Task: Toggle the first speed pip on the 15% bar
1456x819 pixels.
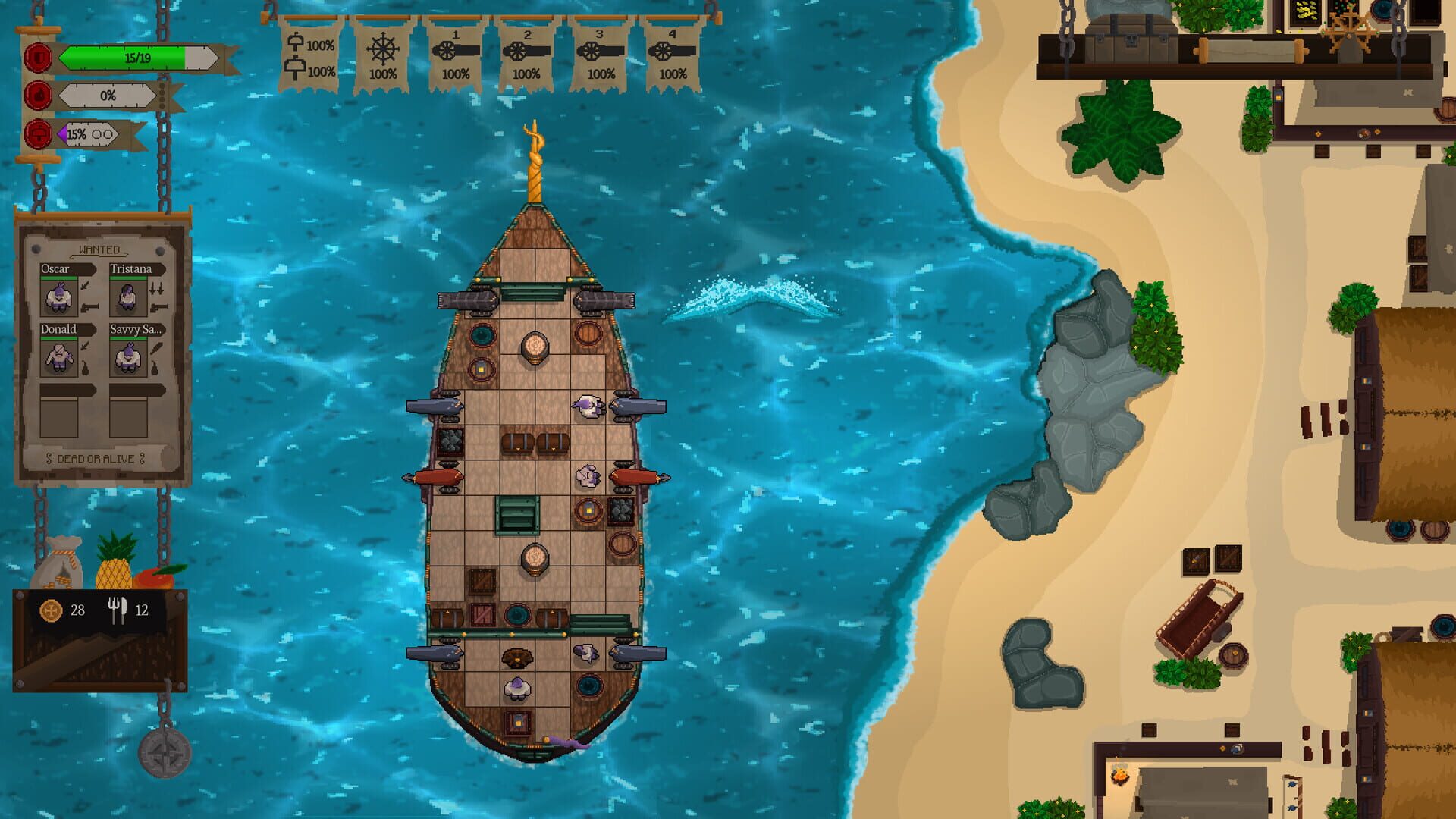Action: [96, 134]
